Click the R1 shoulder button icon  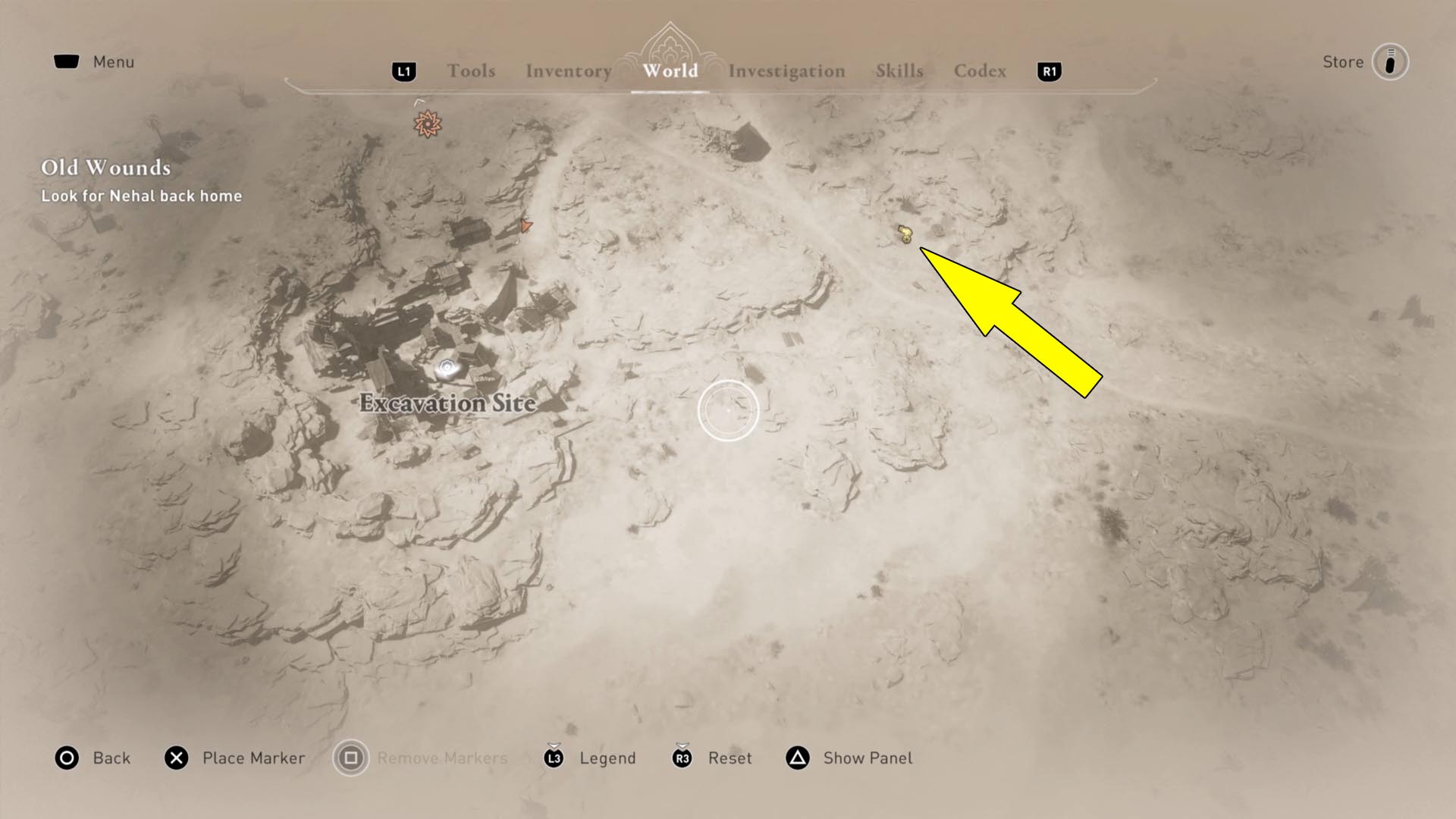1049,71
